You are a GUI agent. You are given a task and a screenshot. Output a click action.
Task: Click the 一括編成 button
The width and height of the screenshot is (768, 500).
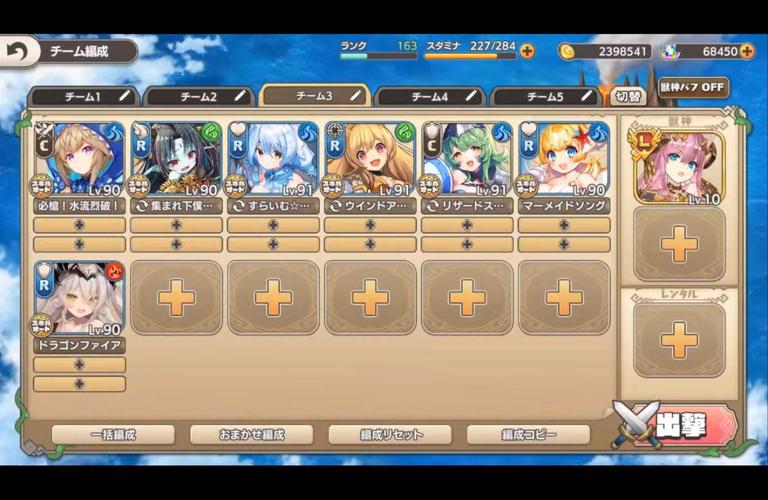(113, 435)
